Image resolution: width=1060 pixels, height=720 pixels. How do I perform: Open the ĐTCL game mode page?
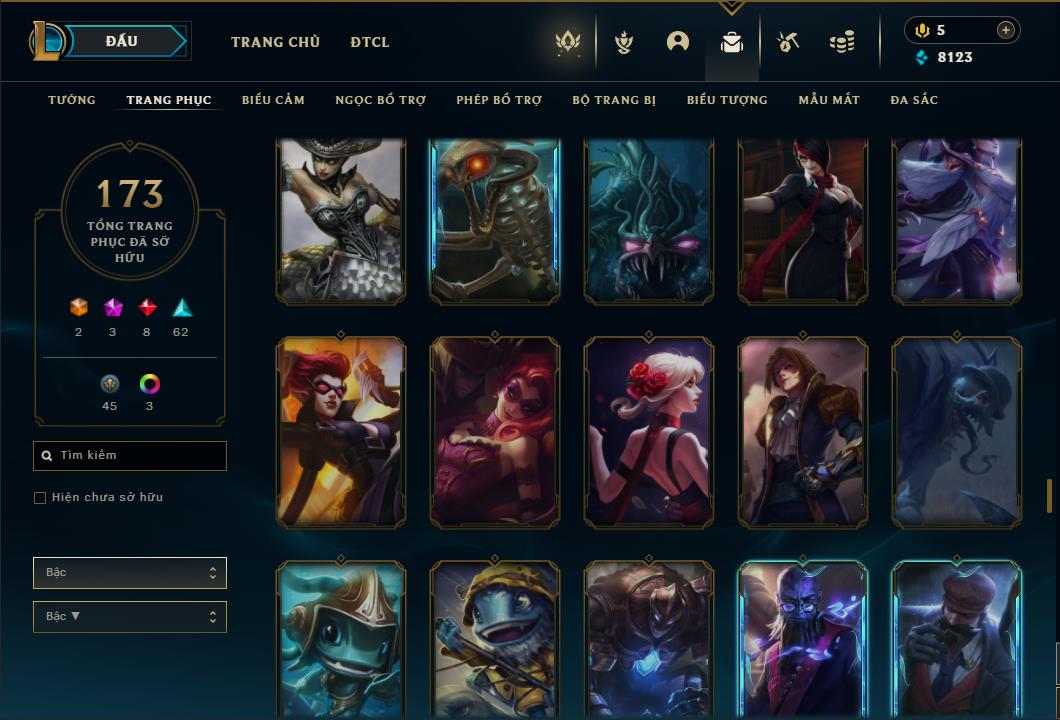point(370,42)
